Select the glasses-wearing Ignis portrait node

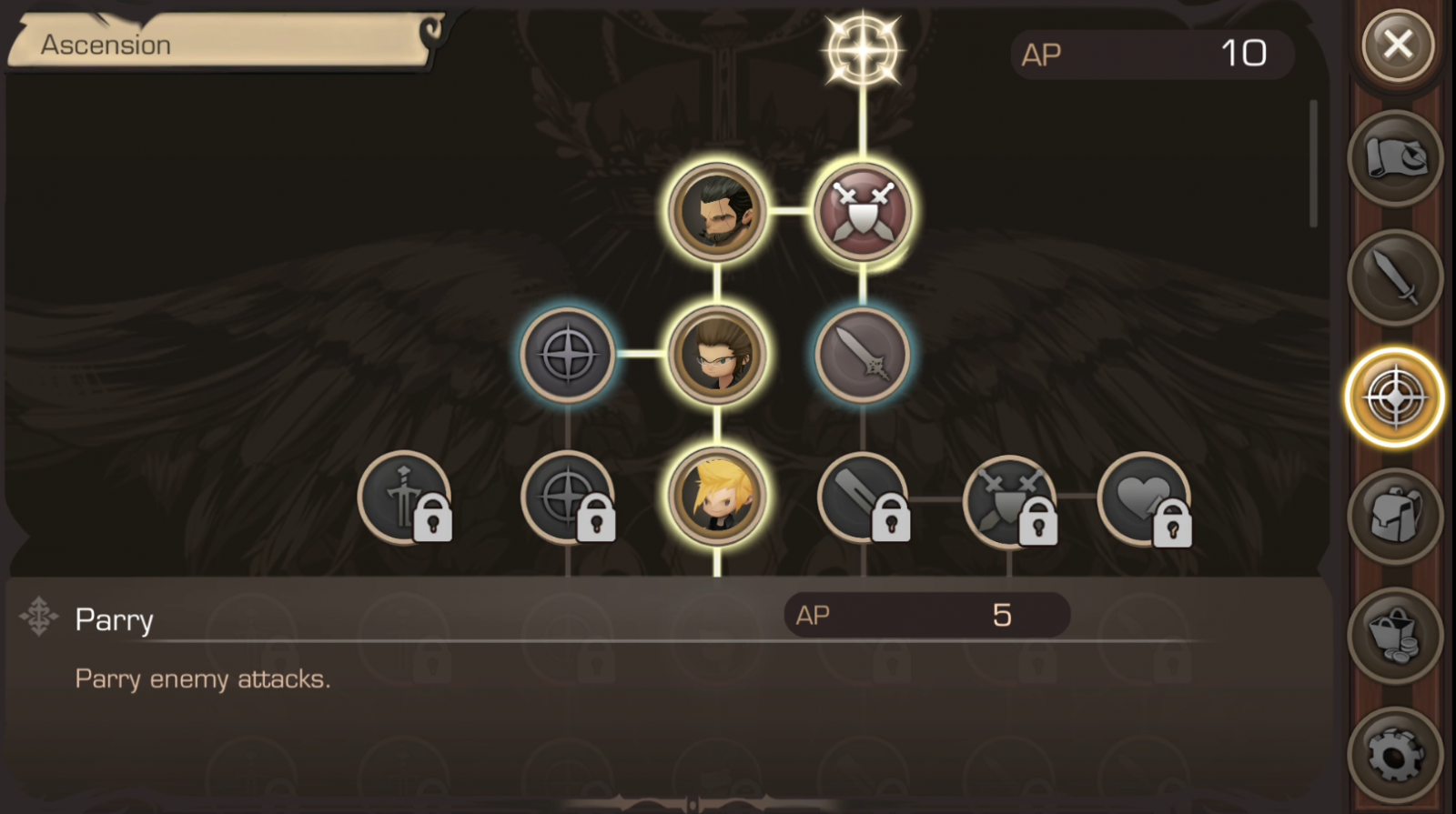717,354
